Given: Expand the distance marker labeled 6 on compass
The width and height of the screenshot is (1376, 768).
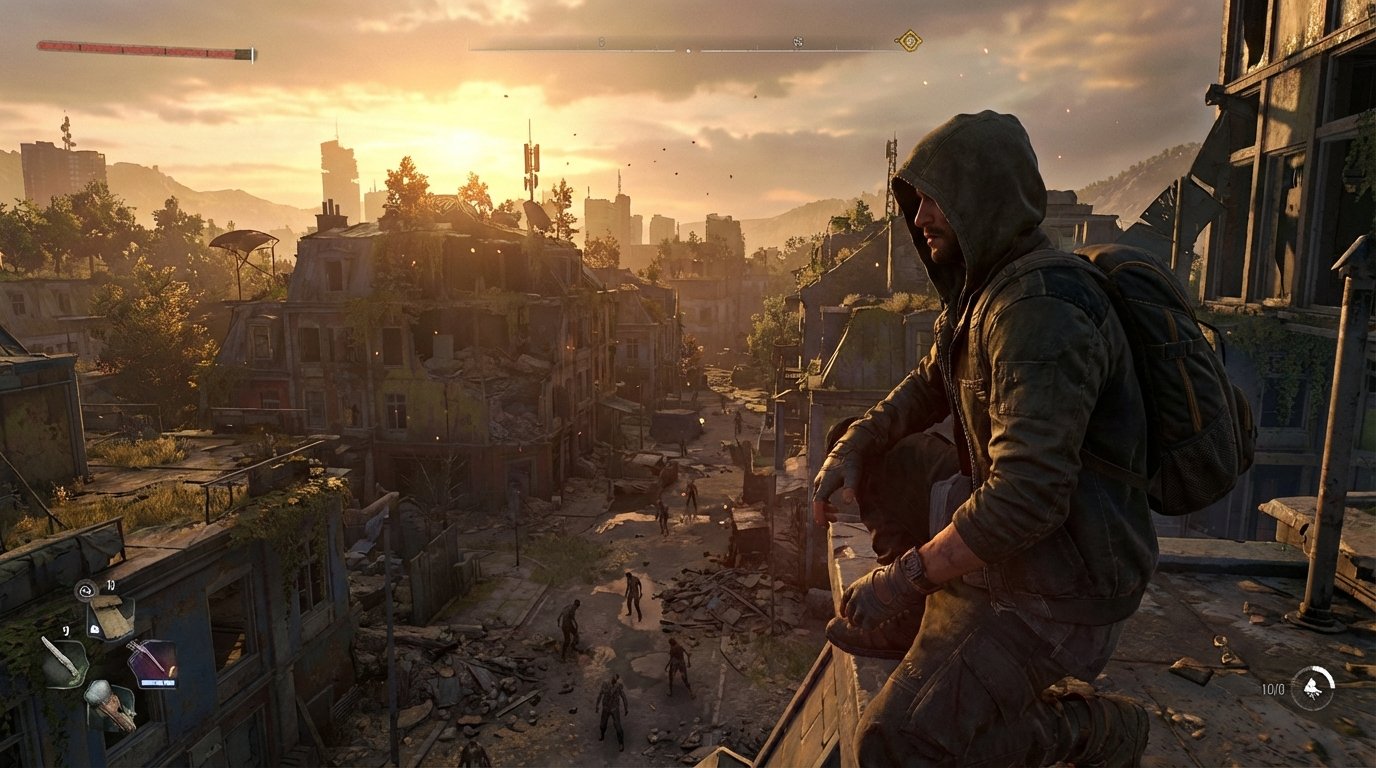Looking at the screenshot, I should click(x=602, y=42).
